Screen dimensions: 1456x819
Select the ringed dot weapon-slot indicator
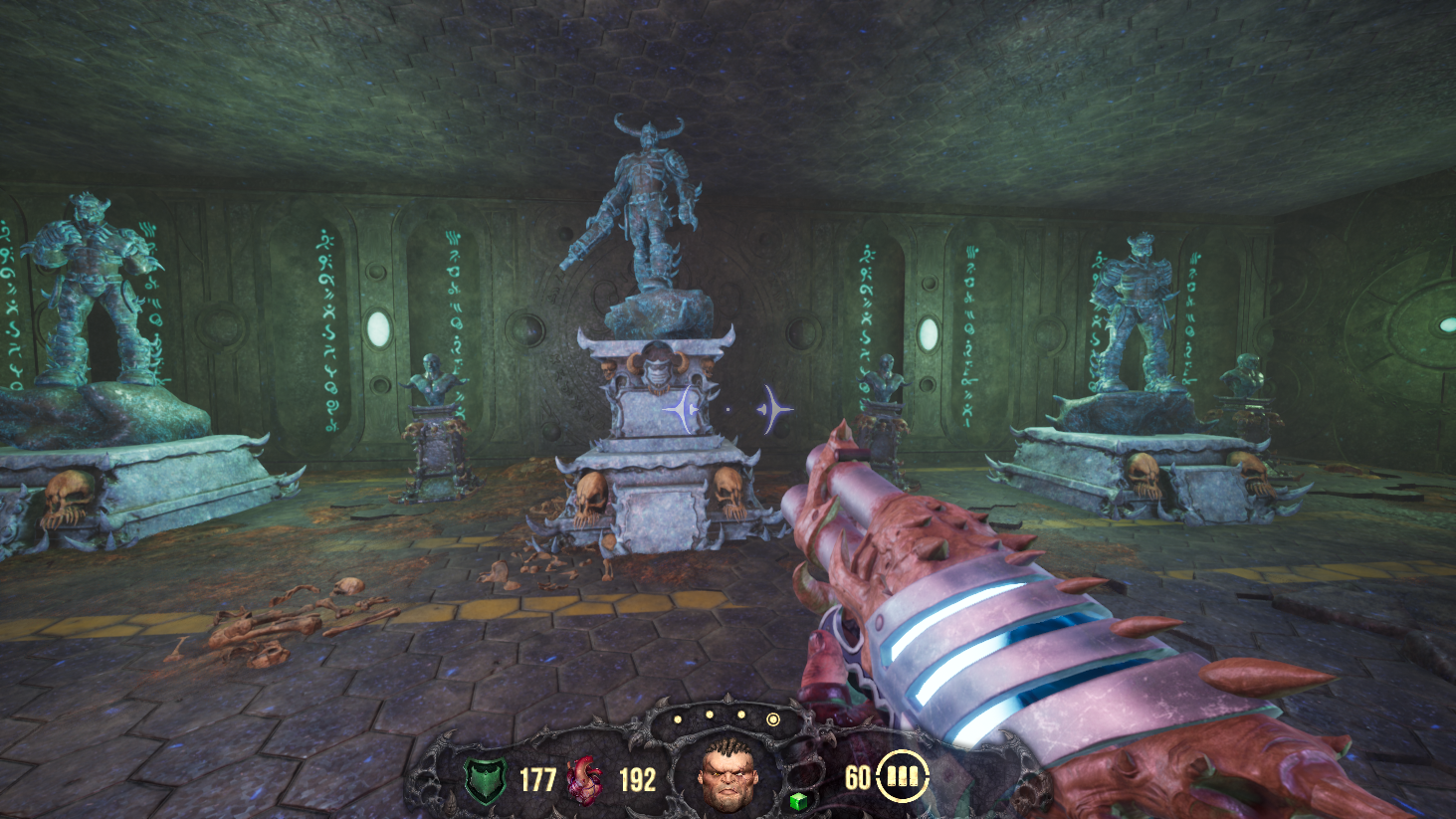[772, 718]
